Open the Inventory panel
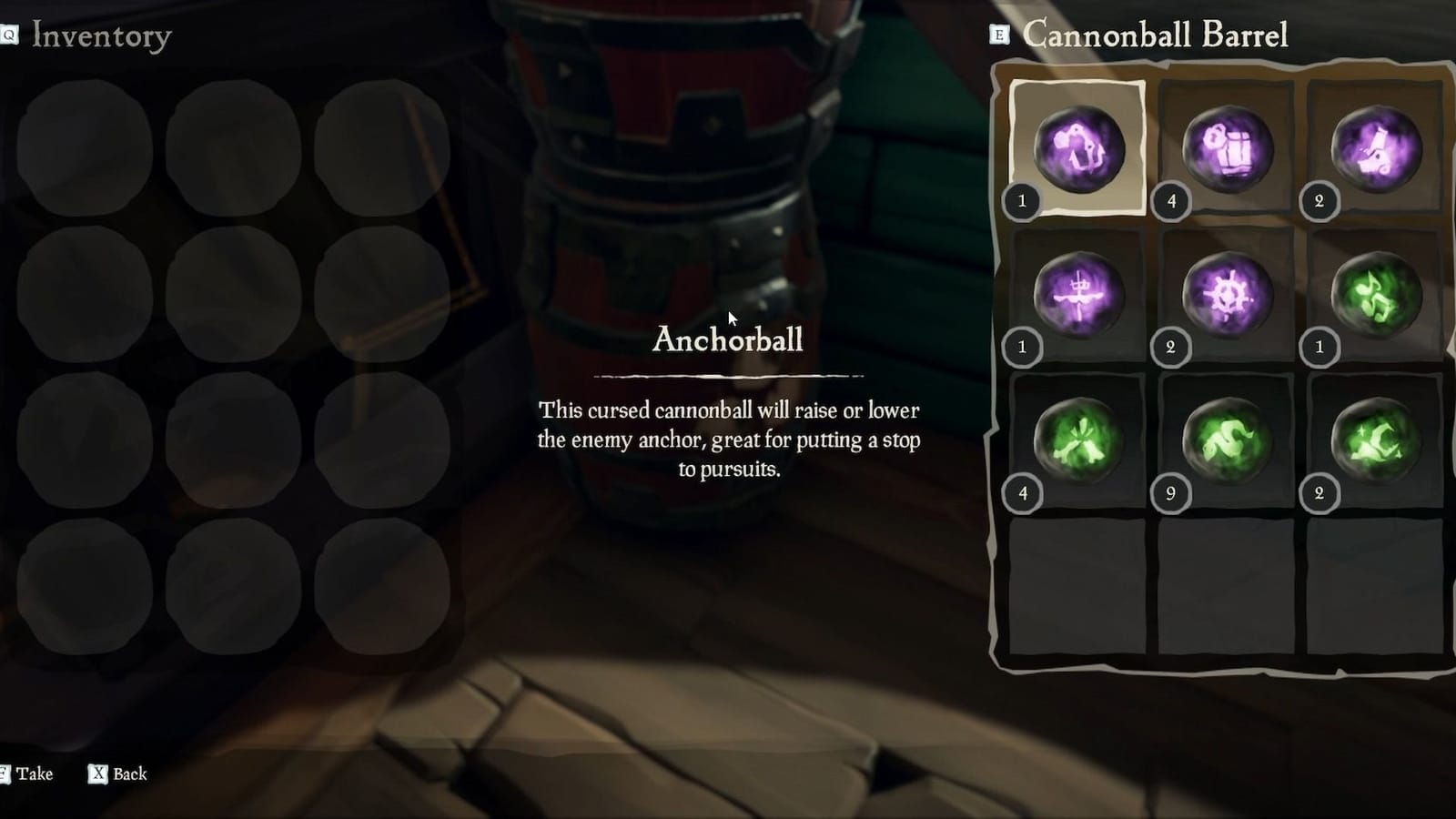 pyautogui.click(x=98, y=36)
